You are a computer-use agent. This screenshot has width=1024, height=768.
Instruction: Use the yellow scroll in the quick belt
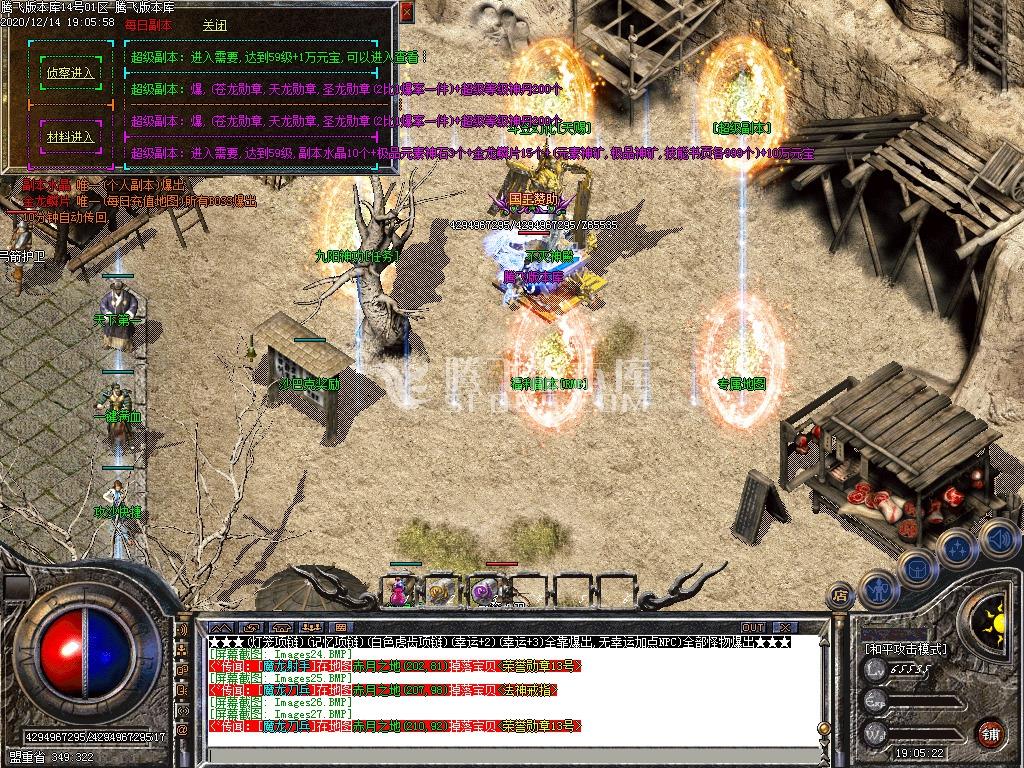coord(440,591)
